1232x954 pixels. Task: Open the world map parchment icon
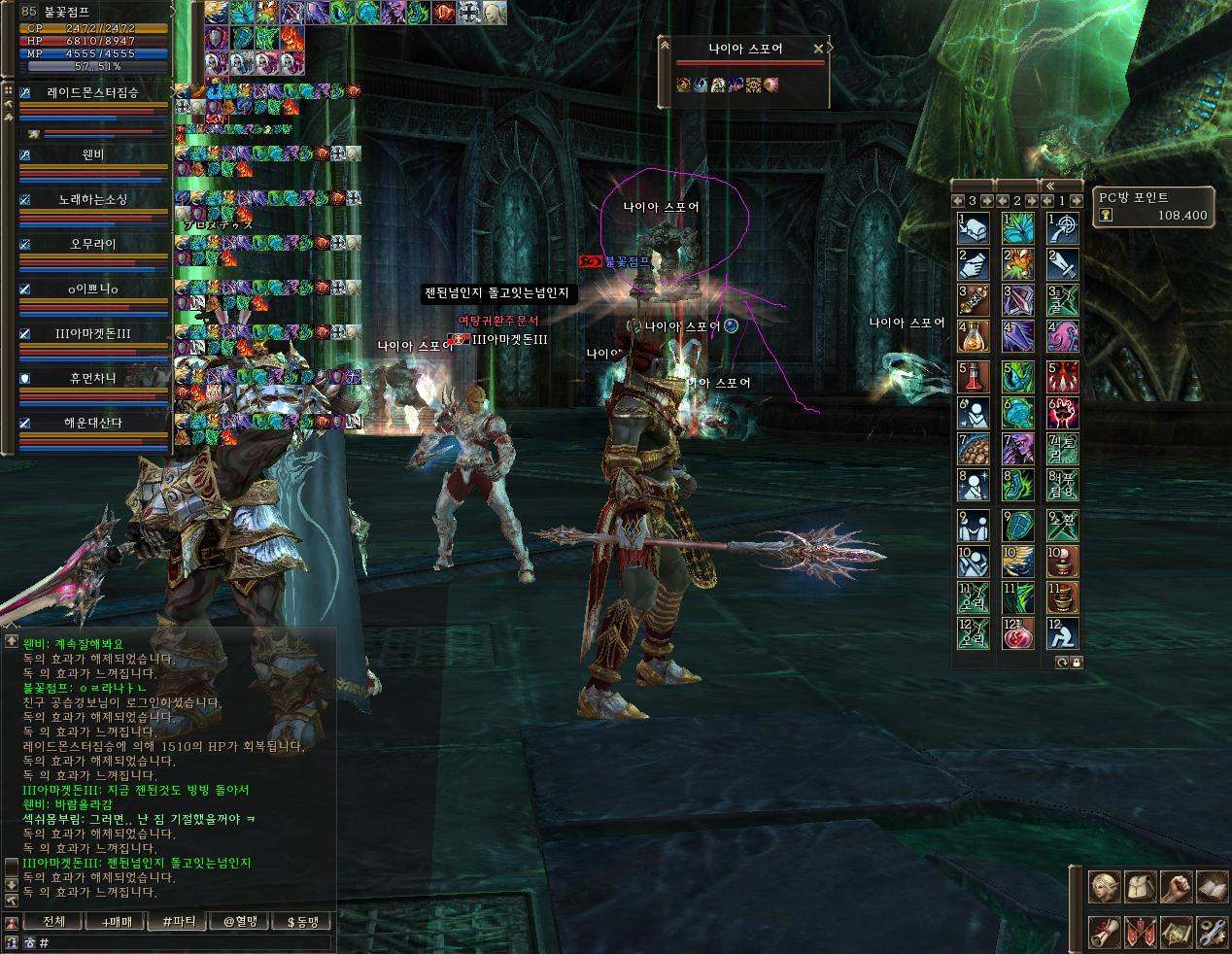(x=1175, y=932)
